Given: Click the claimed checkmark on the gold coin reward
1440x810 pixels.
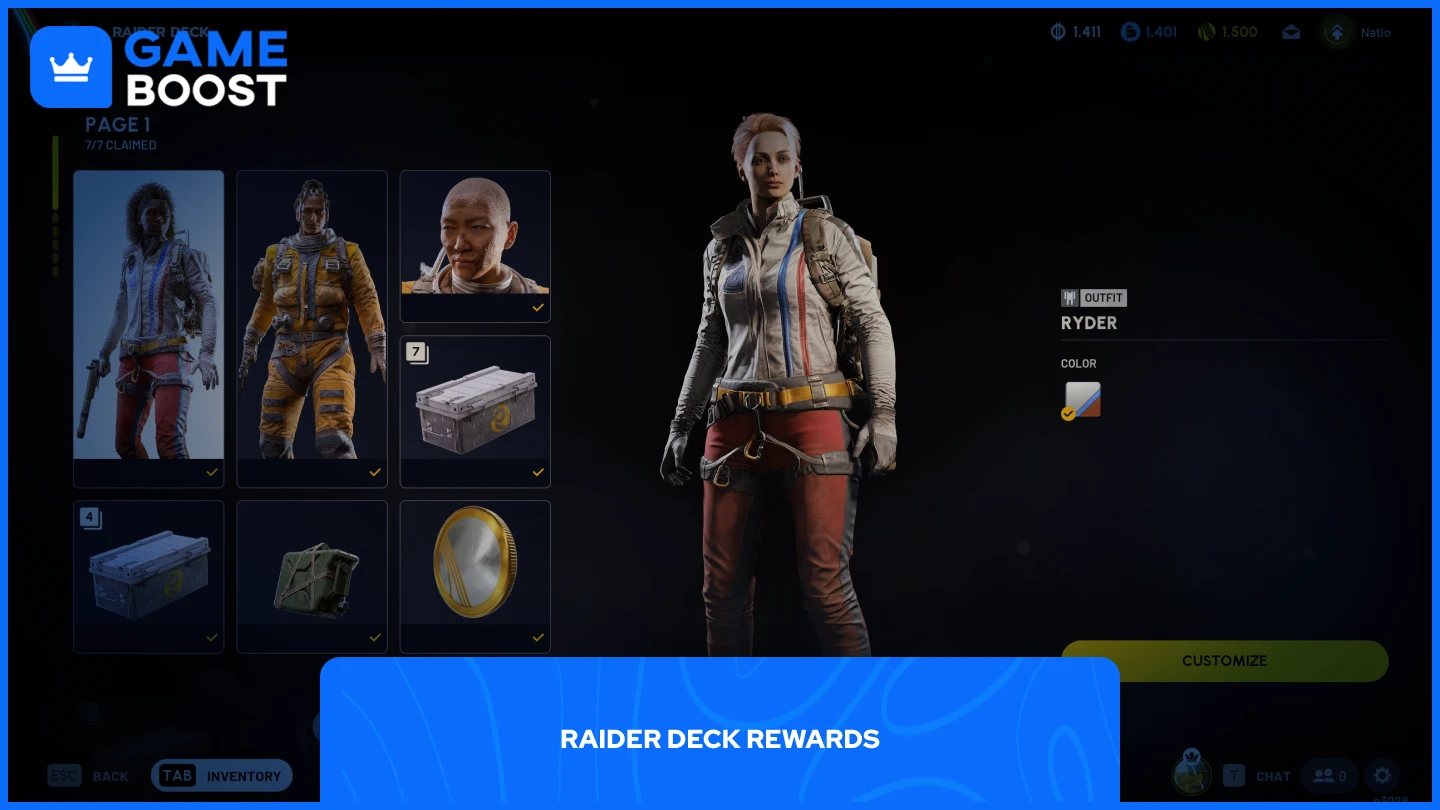Looking at the screenshot, I should [x=538, y=637].
